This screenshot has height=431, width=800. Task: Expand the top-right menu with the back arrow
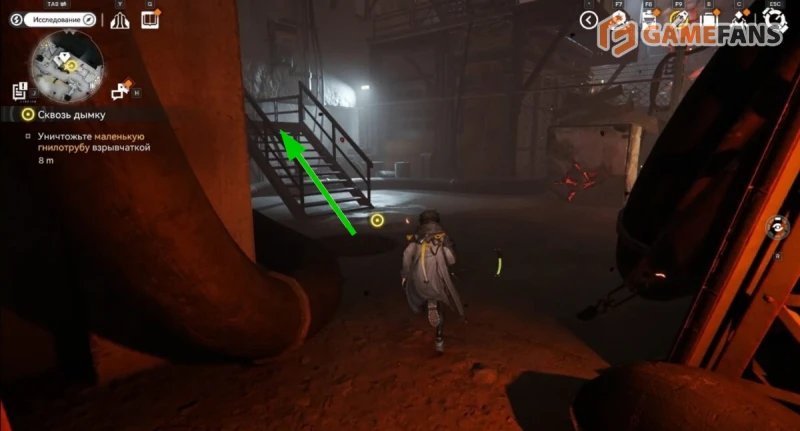[589, 20]
